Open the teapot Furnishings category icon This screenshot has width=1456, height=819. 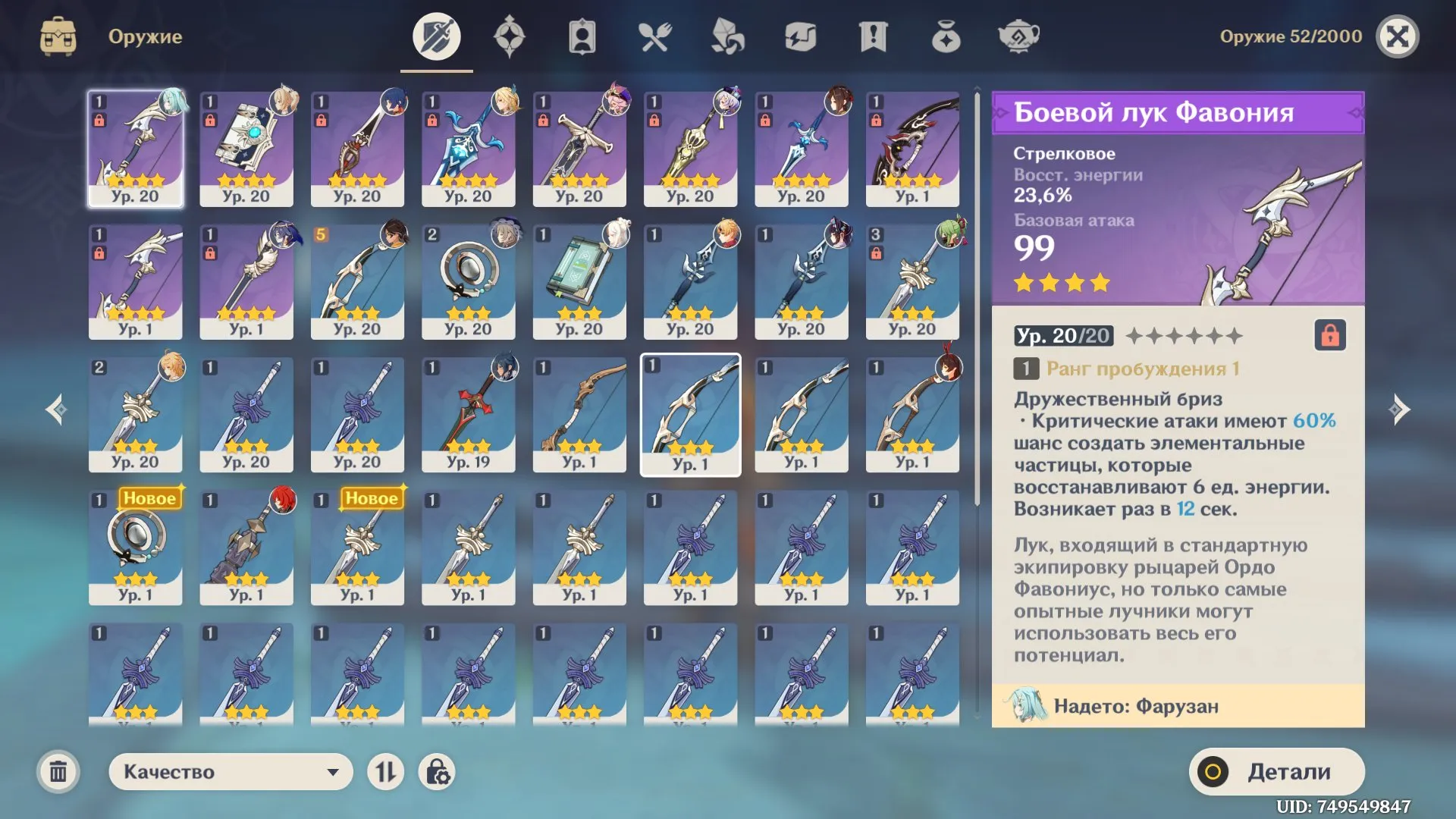(x=1019, y=36)
